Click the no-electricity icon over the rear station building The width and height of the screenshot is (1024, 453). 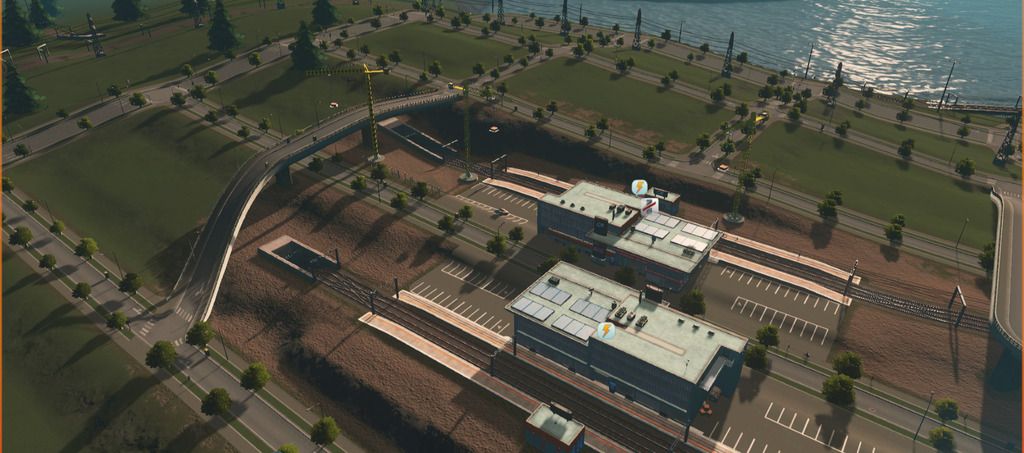point(639,187)
